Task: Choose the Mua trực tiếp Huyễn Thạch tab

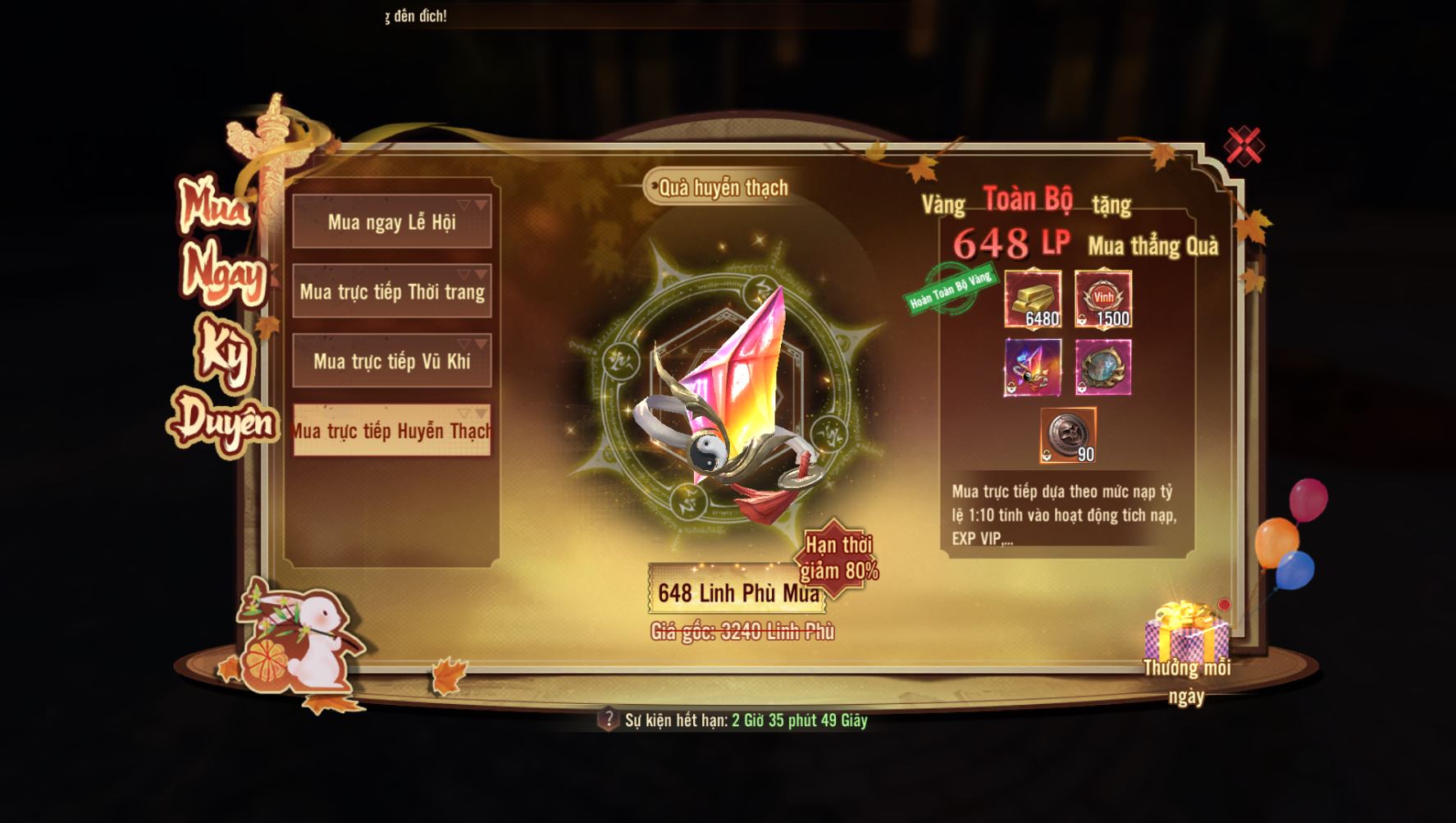Action: (x=392, y=430)
